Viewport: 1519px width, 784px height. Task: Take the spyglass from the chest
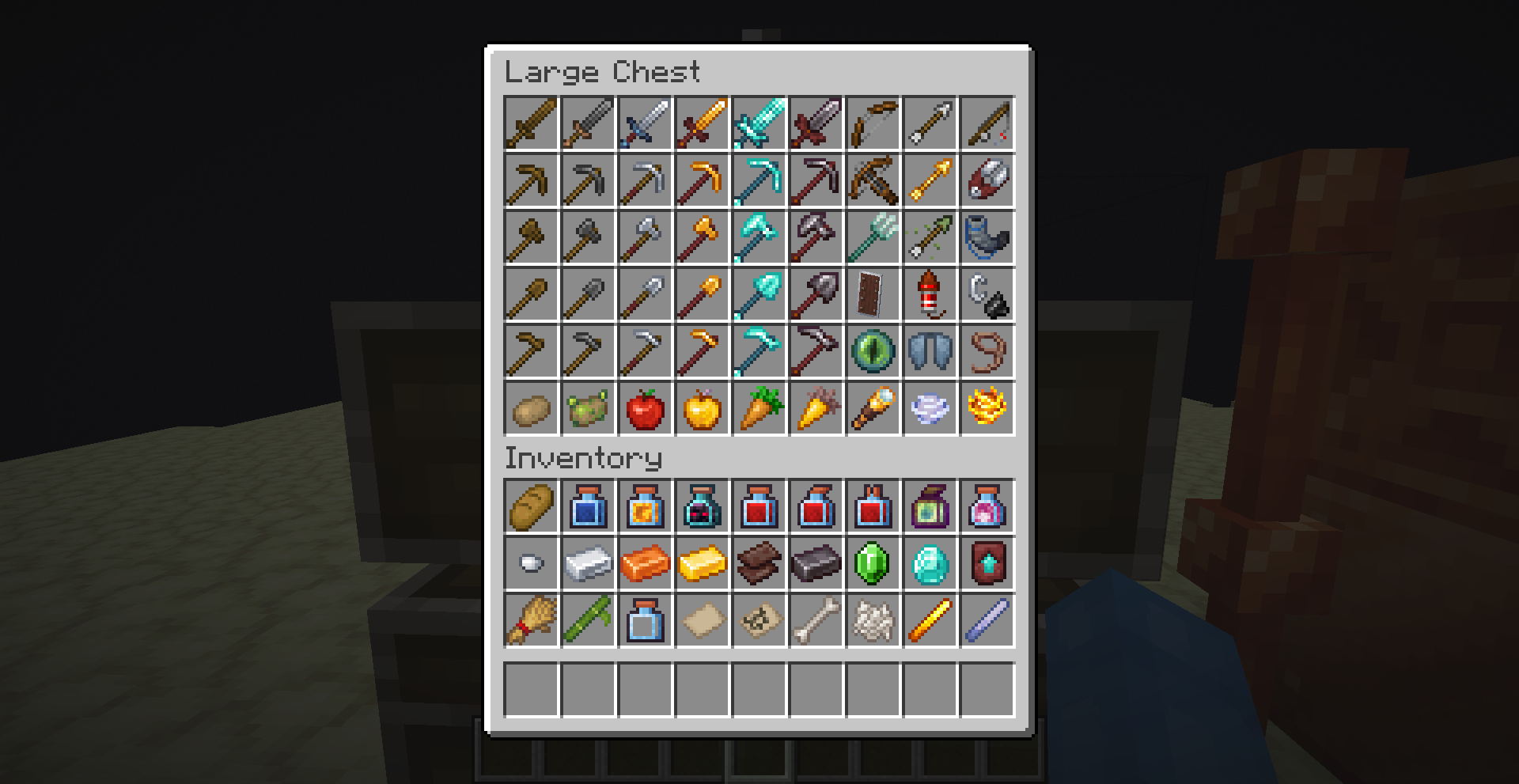[x=872, y=409]
